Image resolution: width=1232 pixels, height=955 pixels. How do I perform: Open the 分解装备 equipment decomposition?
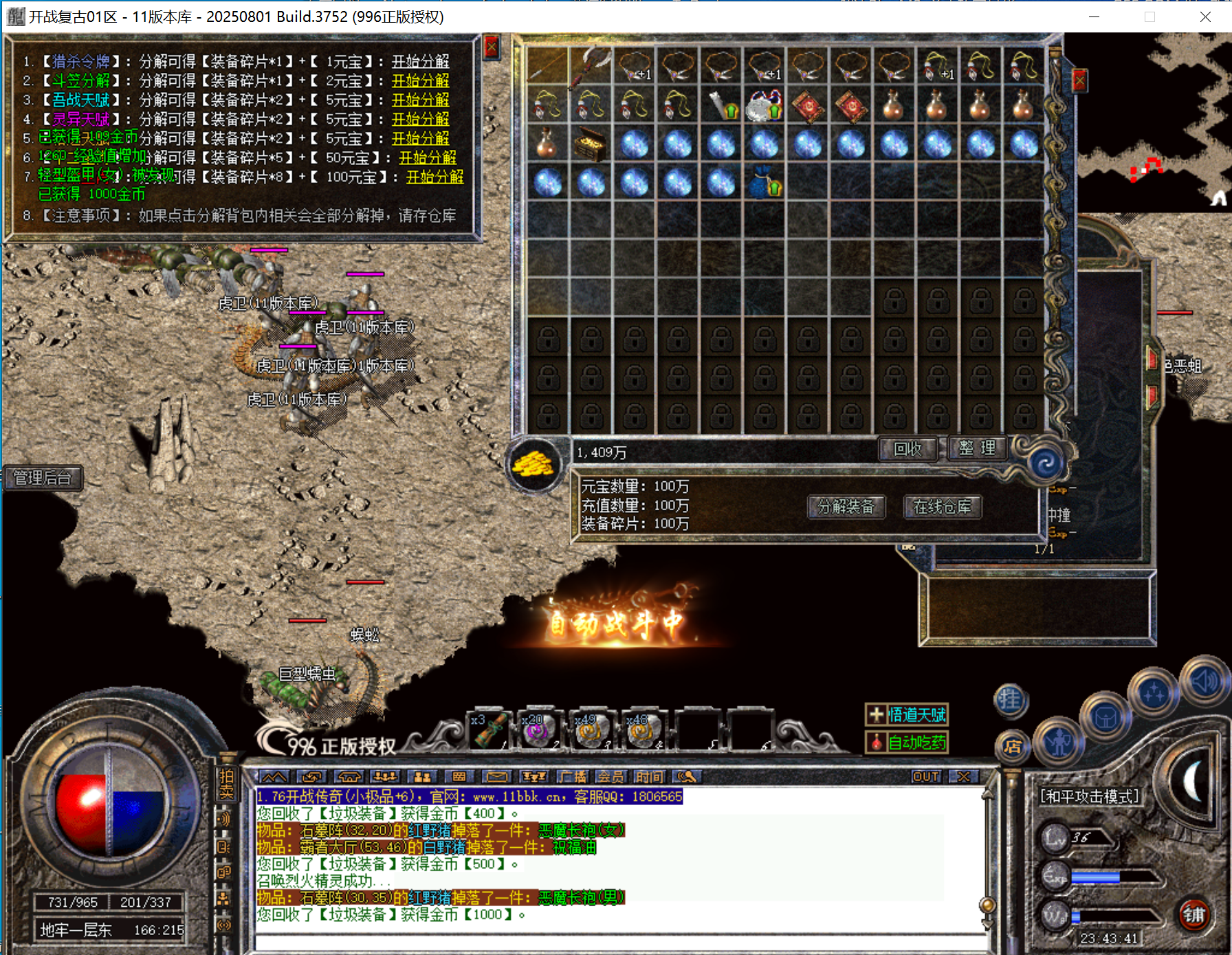846,507
